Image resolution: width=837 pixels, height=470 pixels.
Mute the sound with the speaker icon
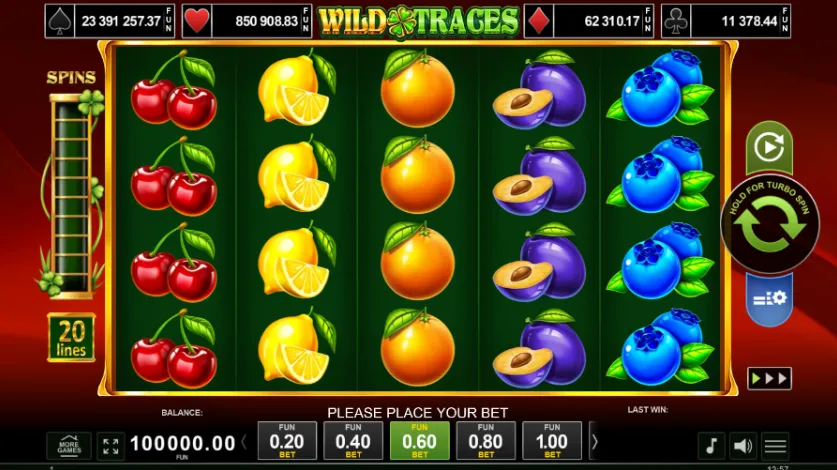point(742,445)
